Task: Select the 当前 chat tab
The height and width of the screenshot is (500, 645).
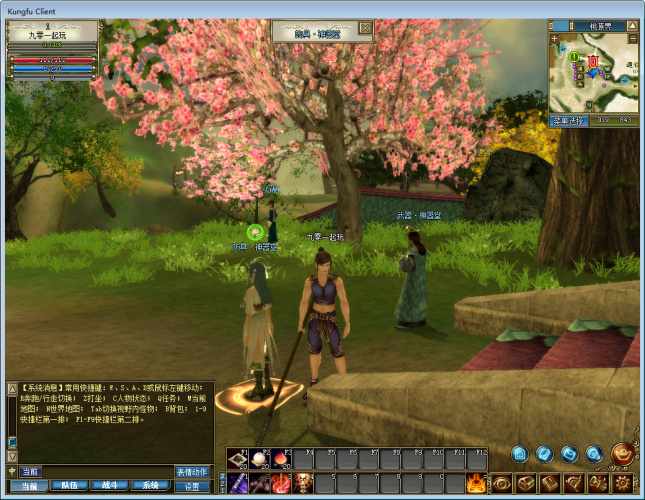Action: click(x=29, y=485)
